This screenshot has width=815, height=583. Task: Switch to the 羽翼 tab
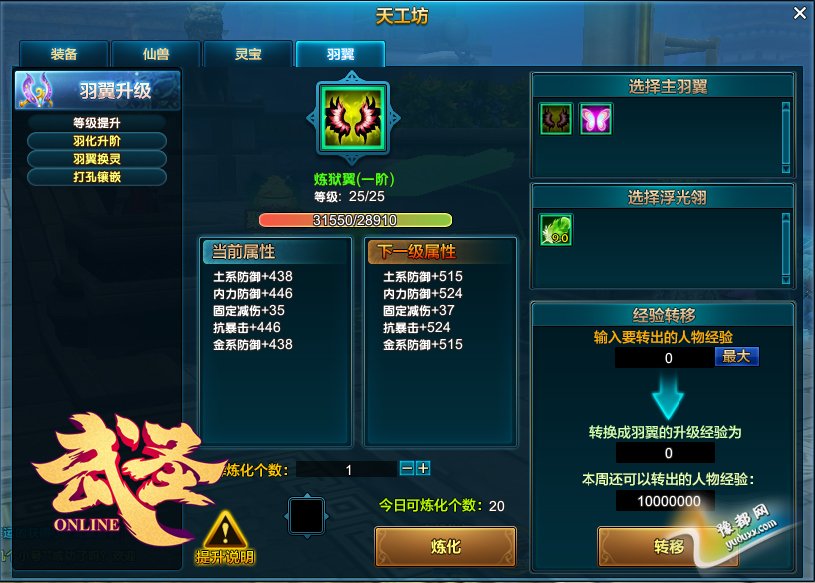click(340, 54)
